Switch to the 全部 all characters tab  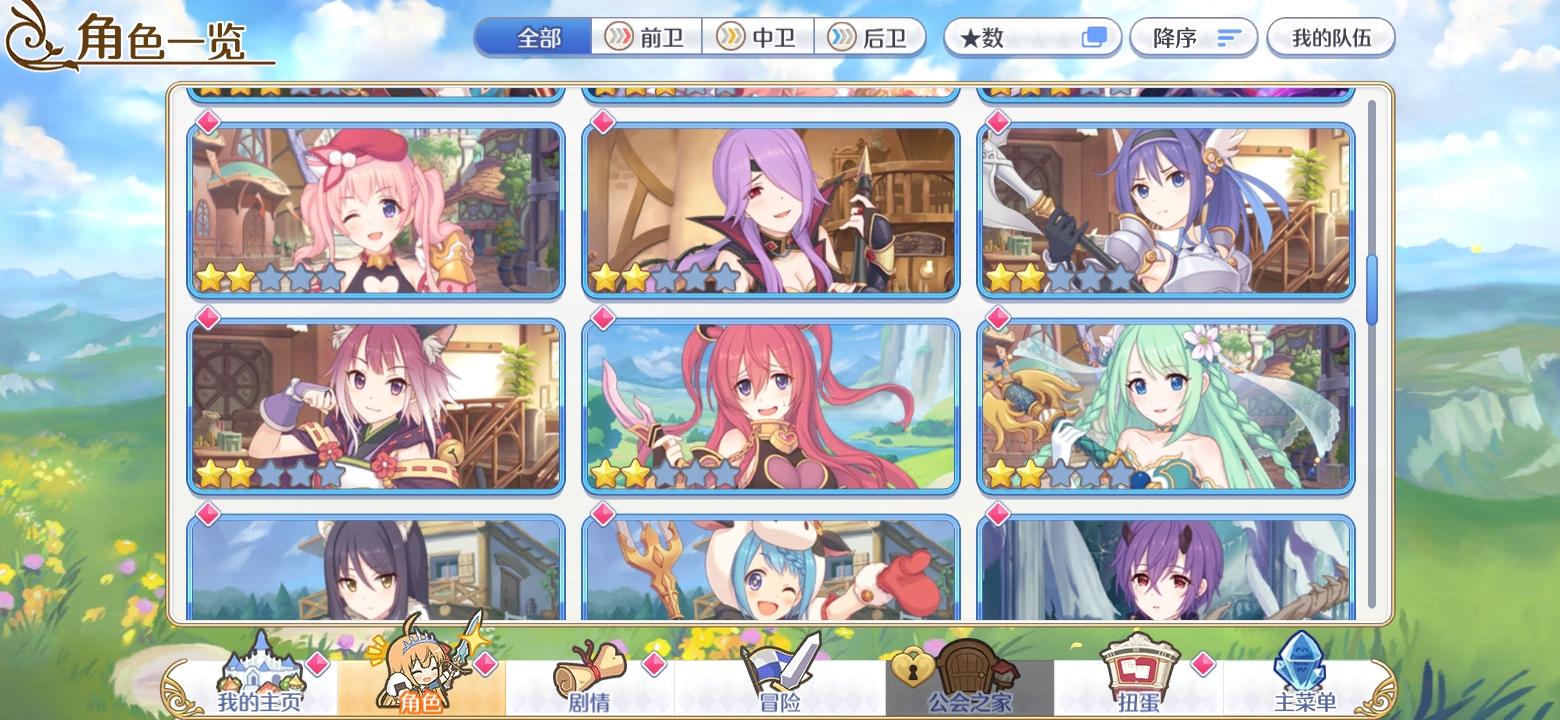[533, 36]
